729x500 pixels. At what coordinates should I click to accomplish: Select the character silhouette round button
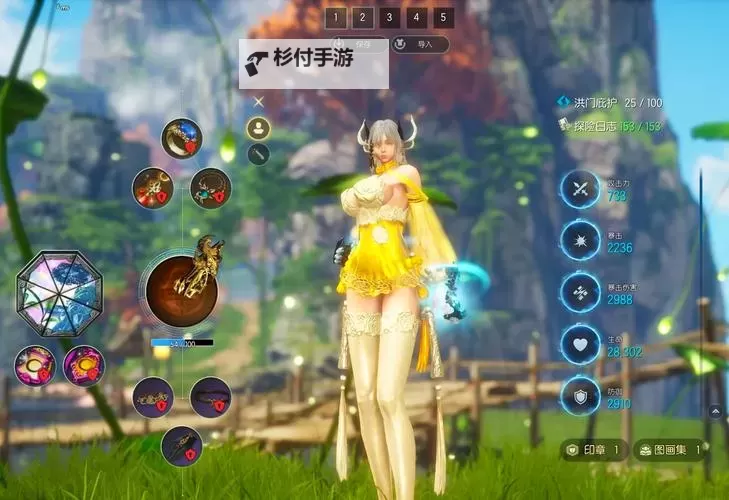point(258,128)
